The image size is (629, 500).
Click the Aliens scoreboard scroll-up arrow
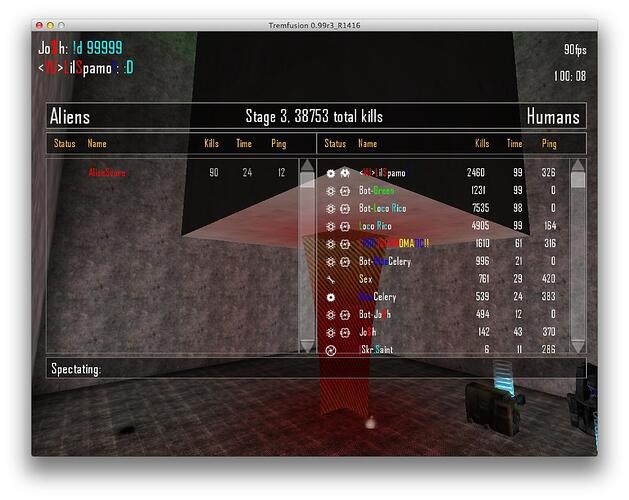[307, 167]
